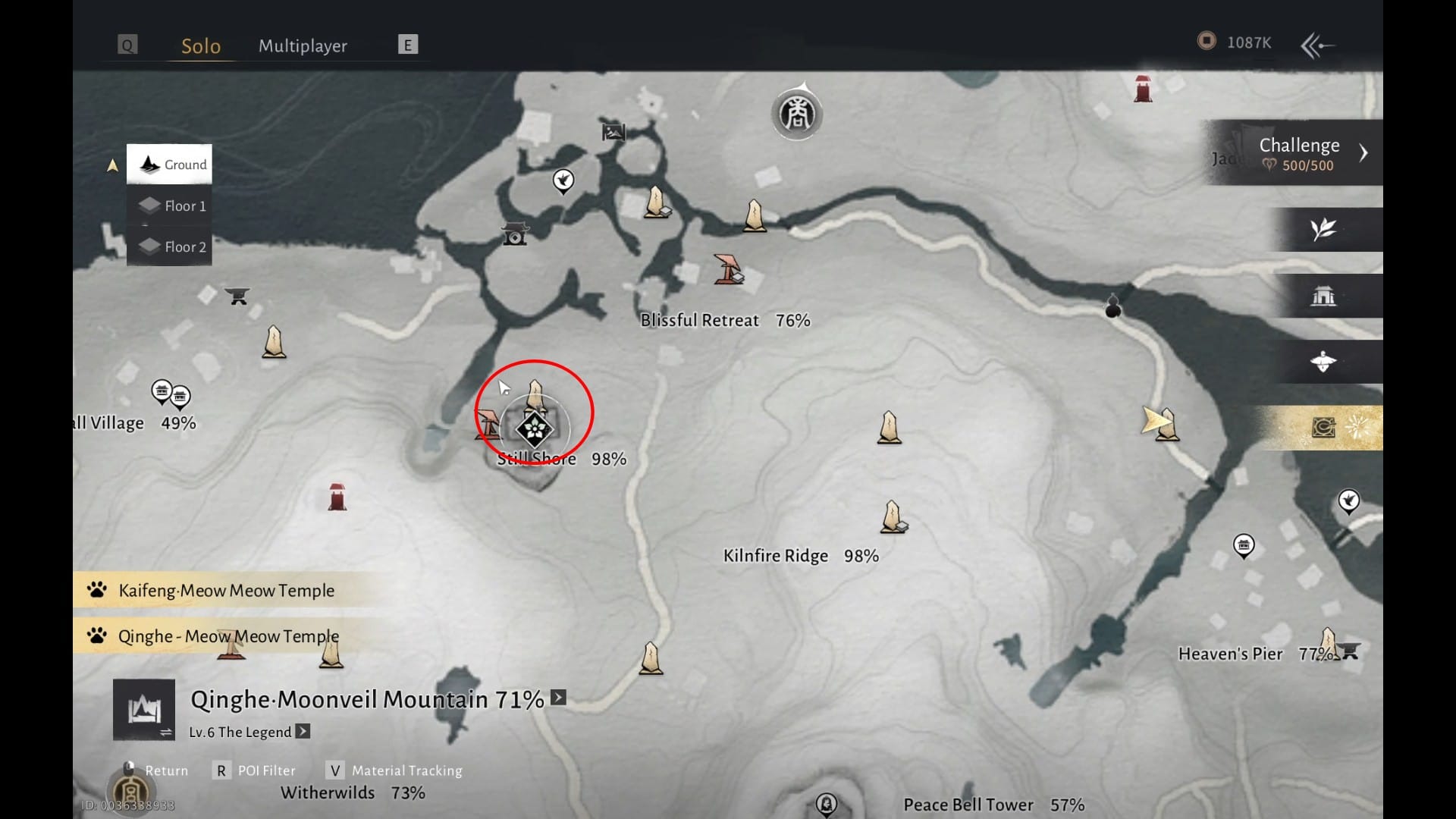The width and height of the screenshot is (1456, 819).
Task: Open the bird icon side panel
Action: coord(1323,362)
